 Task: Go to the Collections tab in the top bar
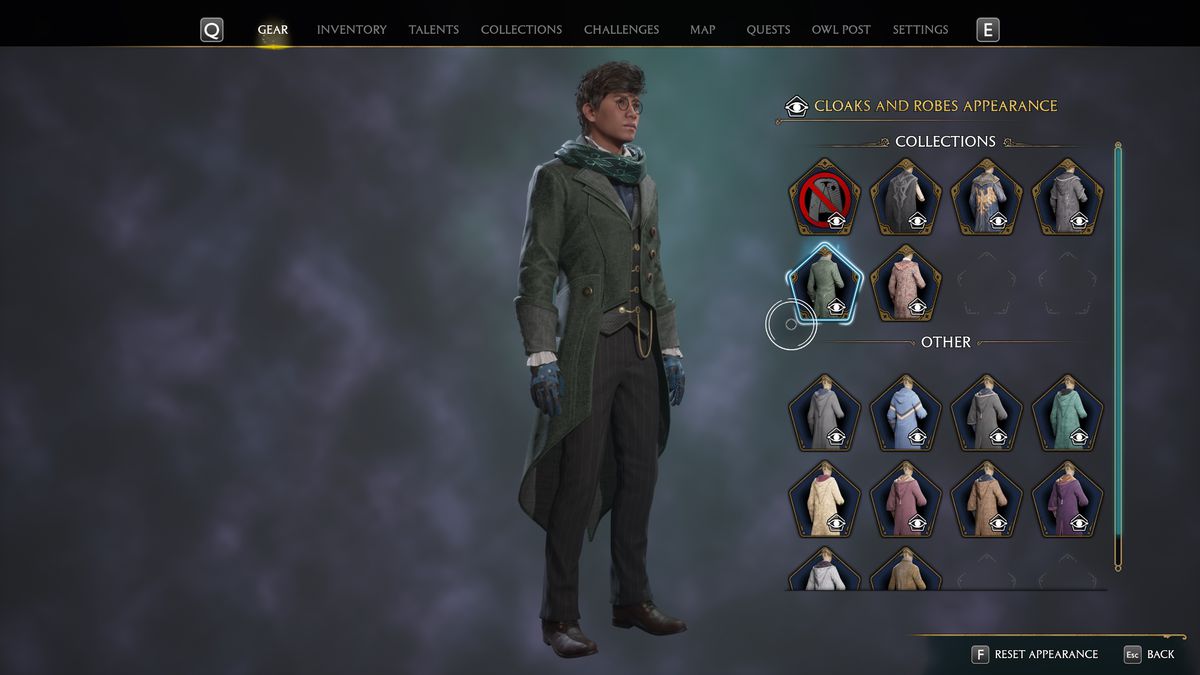521,30
